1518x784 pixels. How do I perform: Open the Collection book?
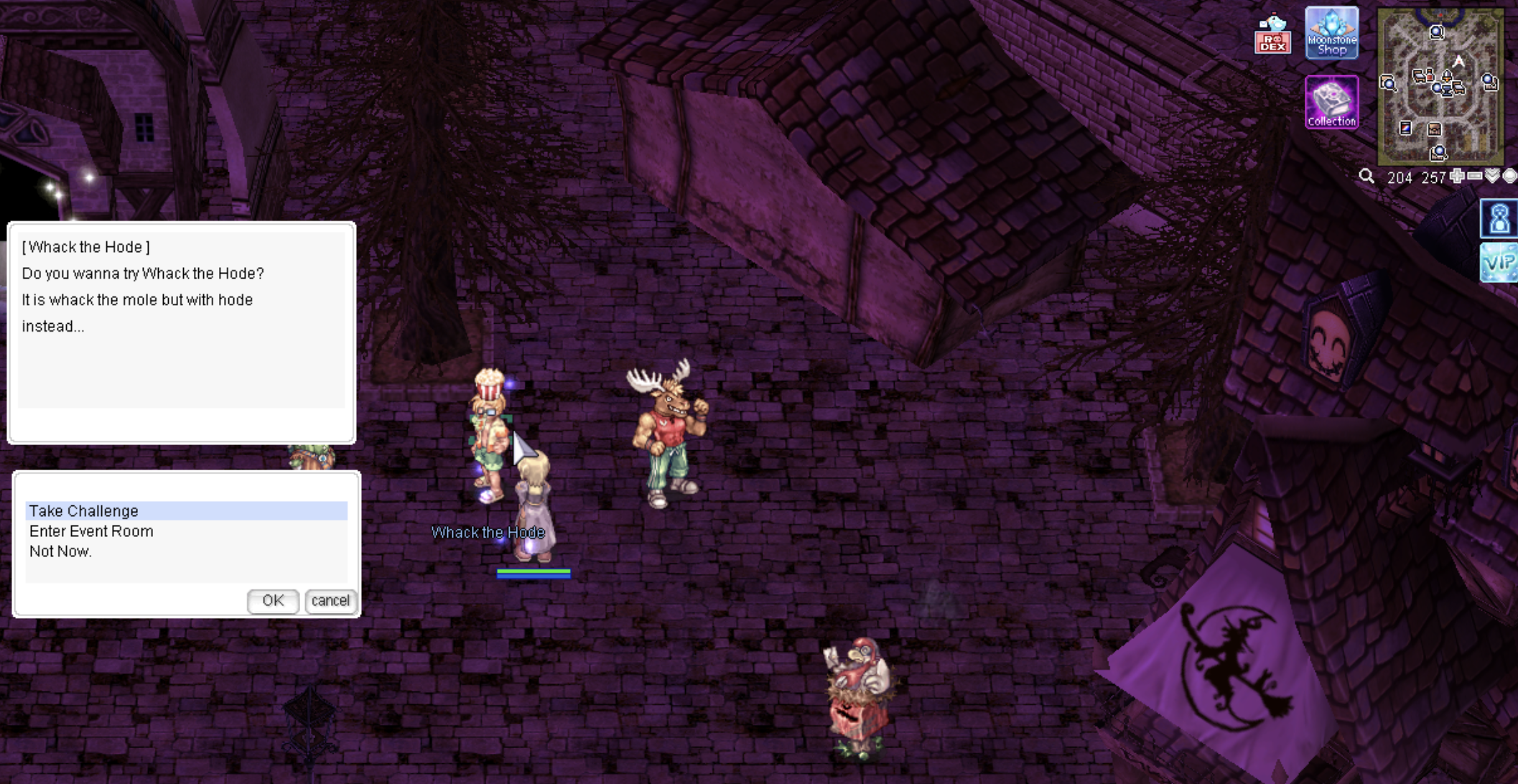click(x=1331, y=103)
